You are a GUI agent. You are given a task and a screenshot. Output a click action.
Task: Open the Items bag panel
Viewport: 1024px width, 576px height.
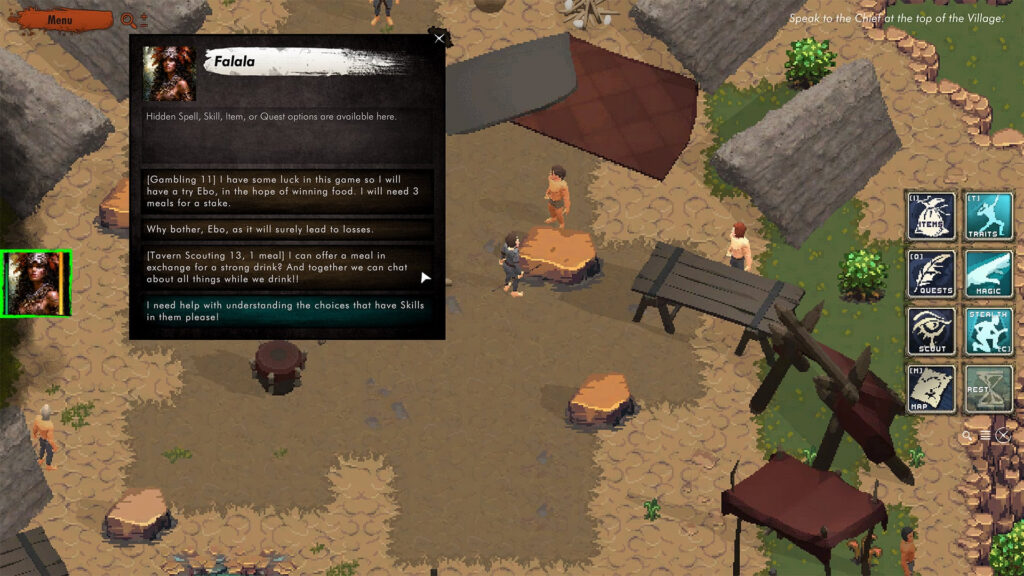tap(931, 216)
